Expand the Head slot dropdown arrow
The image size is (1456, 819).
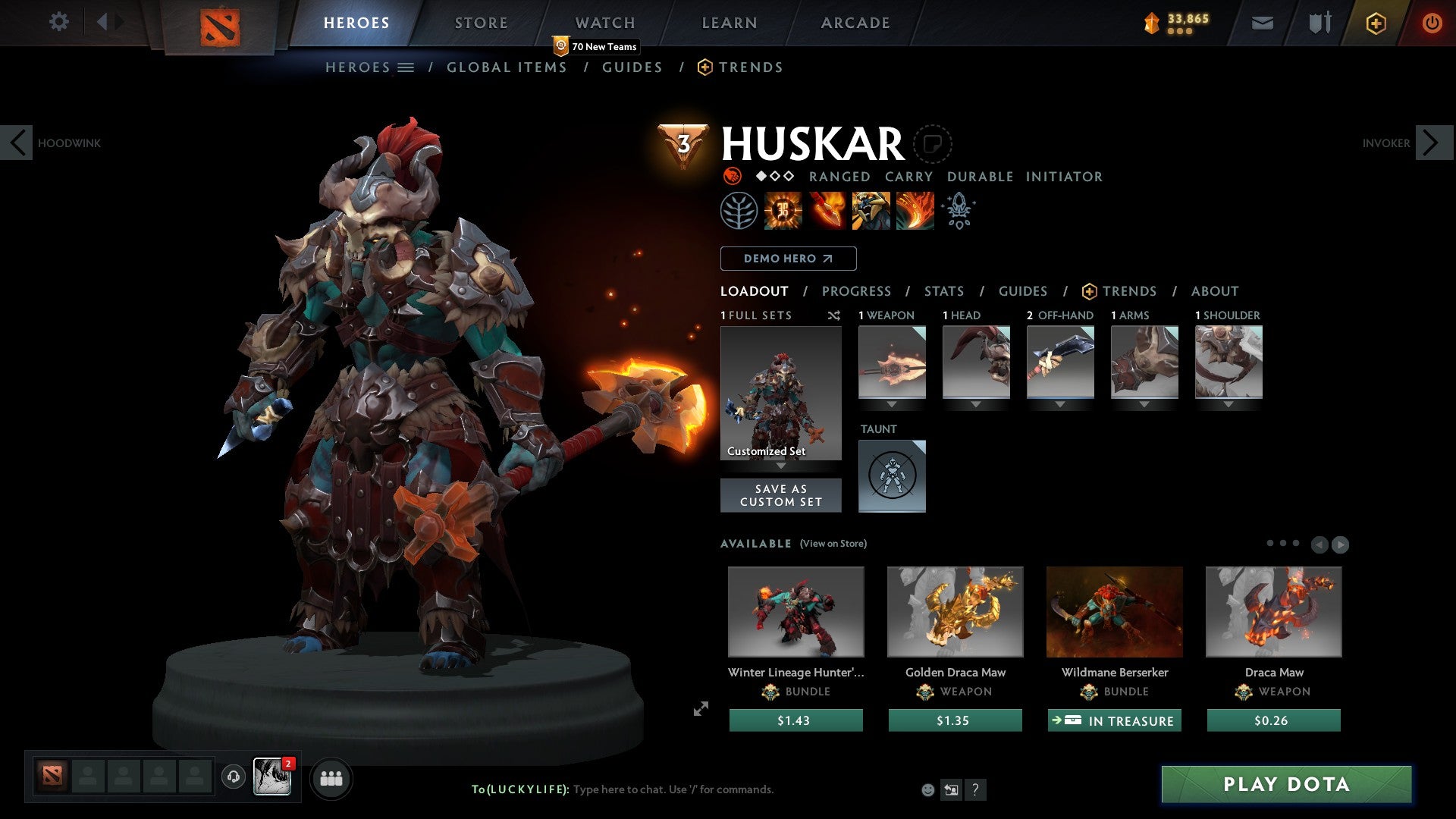[976, 404]
